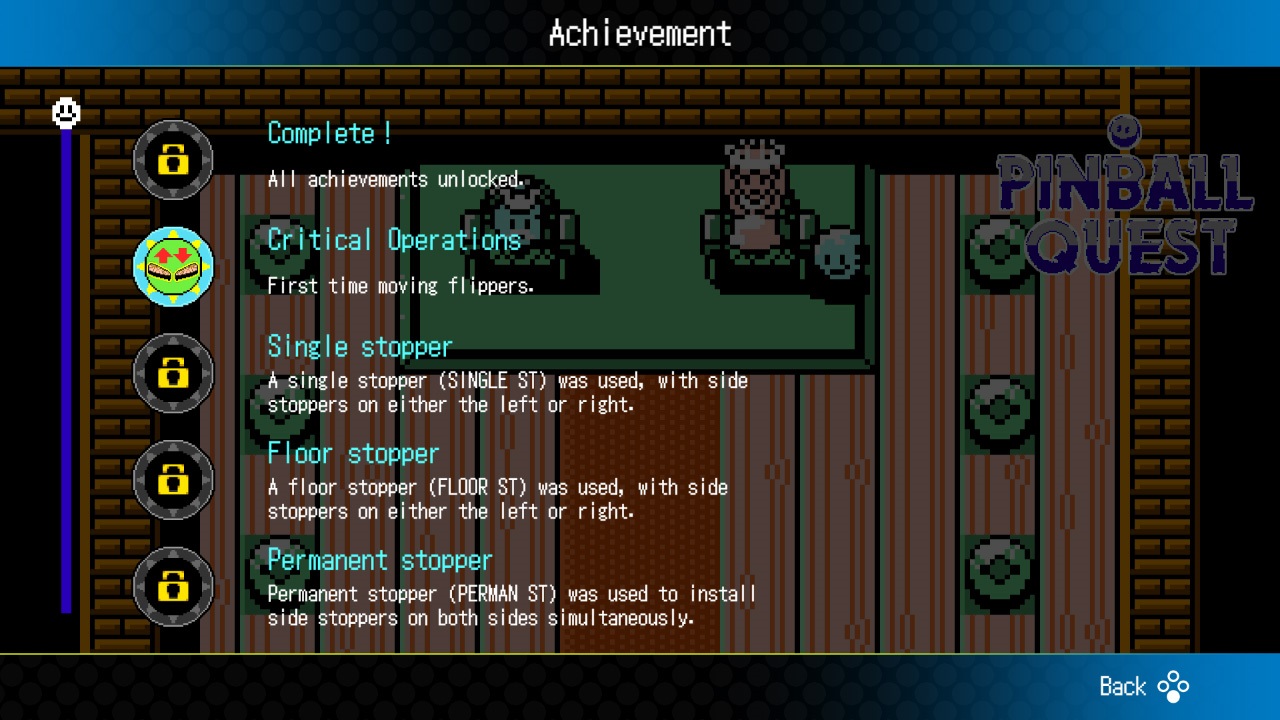Viewport: 1280px width, 720px height.
Task: Toggle the Permanent stopper lock state
Action: click(x=172, y=588)
